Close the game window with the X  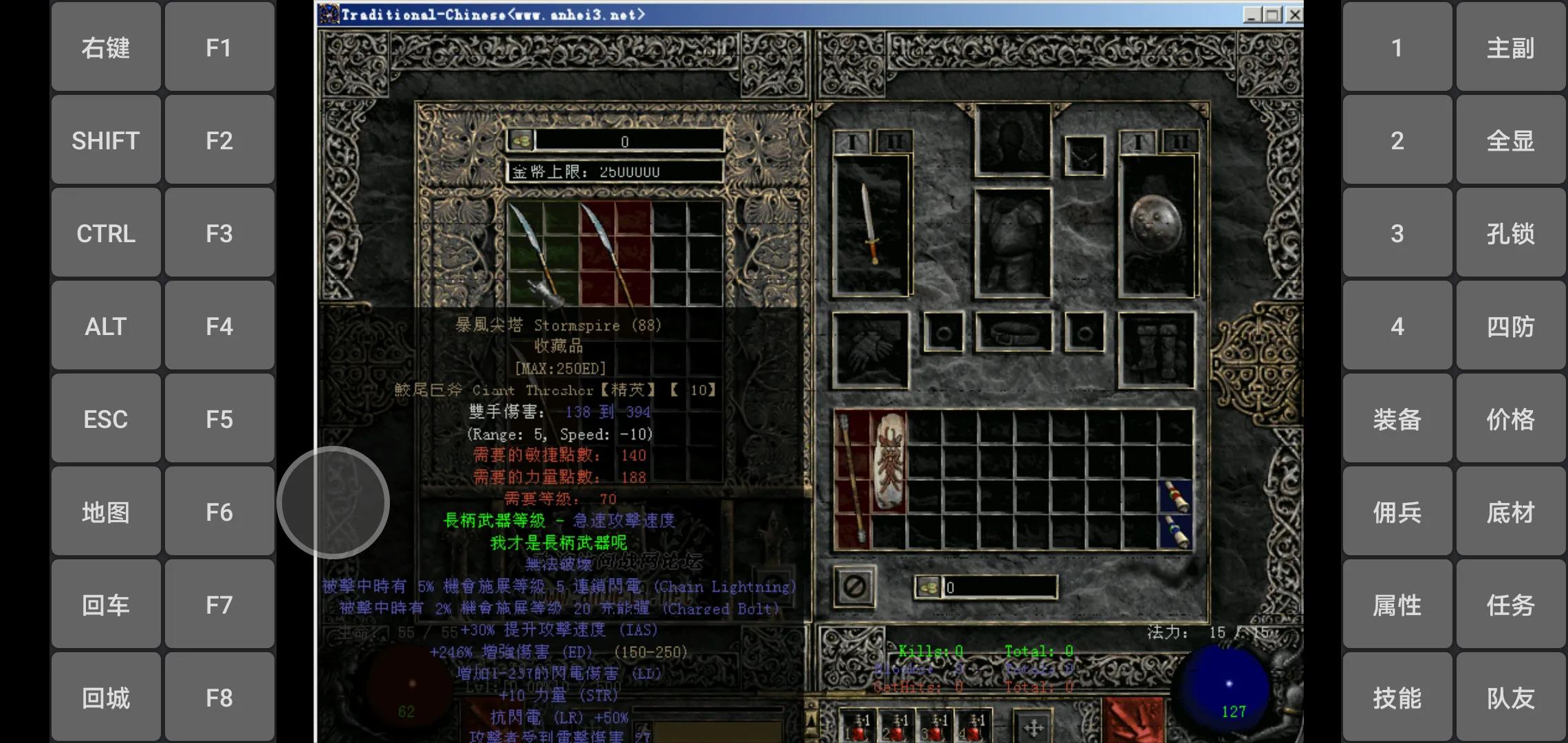pyautogui.click(x=1294, y=14)
